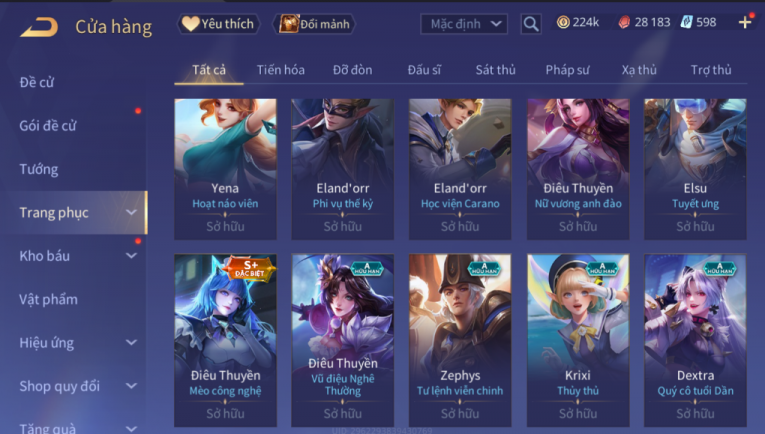Show the Trợ thủ skin category
Screen dimensions: 765x434
(x=710, y=70)
